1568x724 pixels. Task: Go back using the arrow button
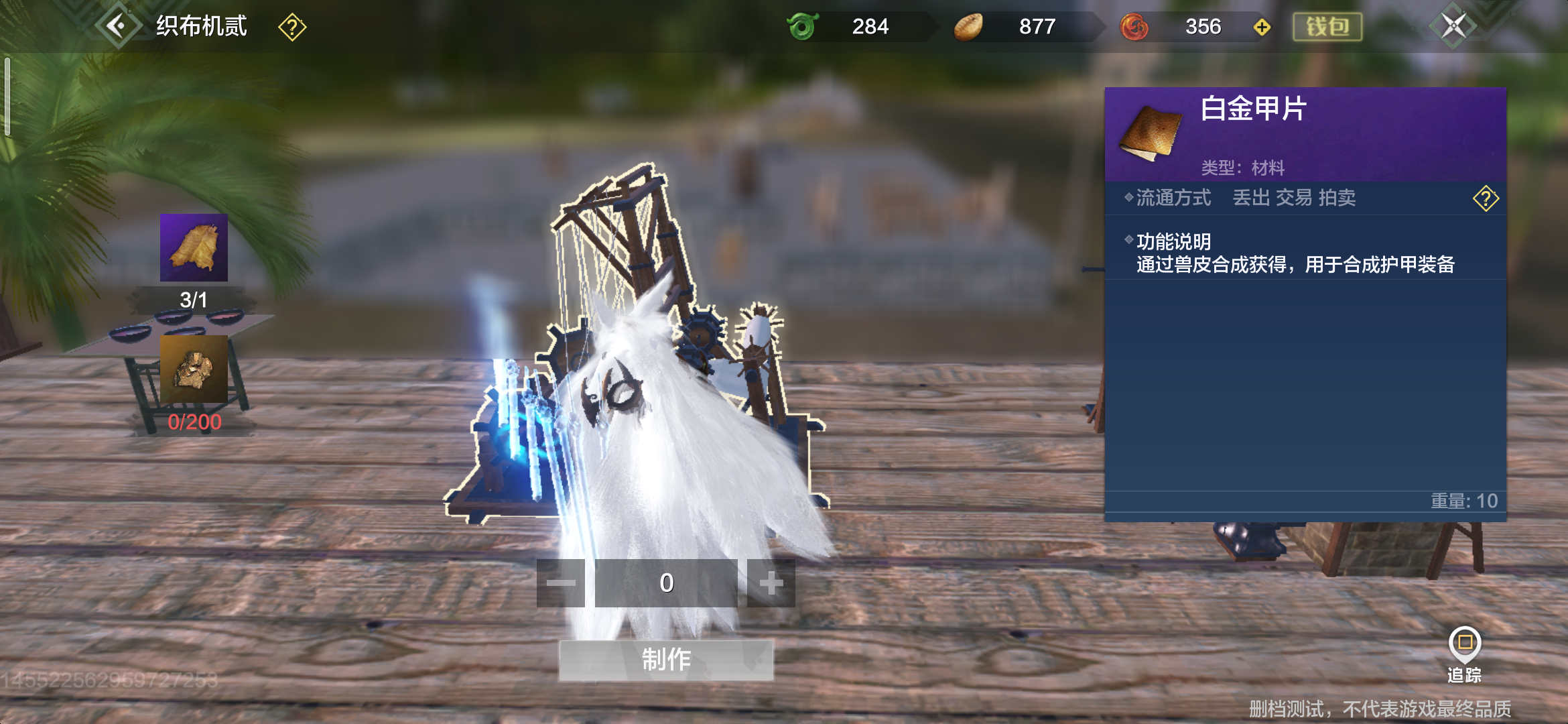118,27
